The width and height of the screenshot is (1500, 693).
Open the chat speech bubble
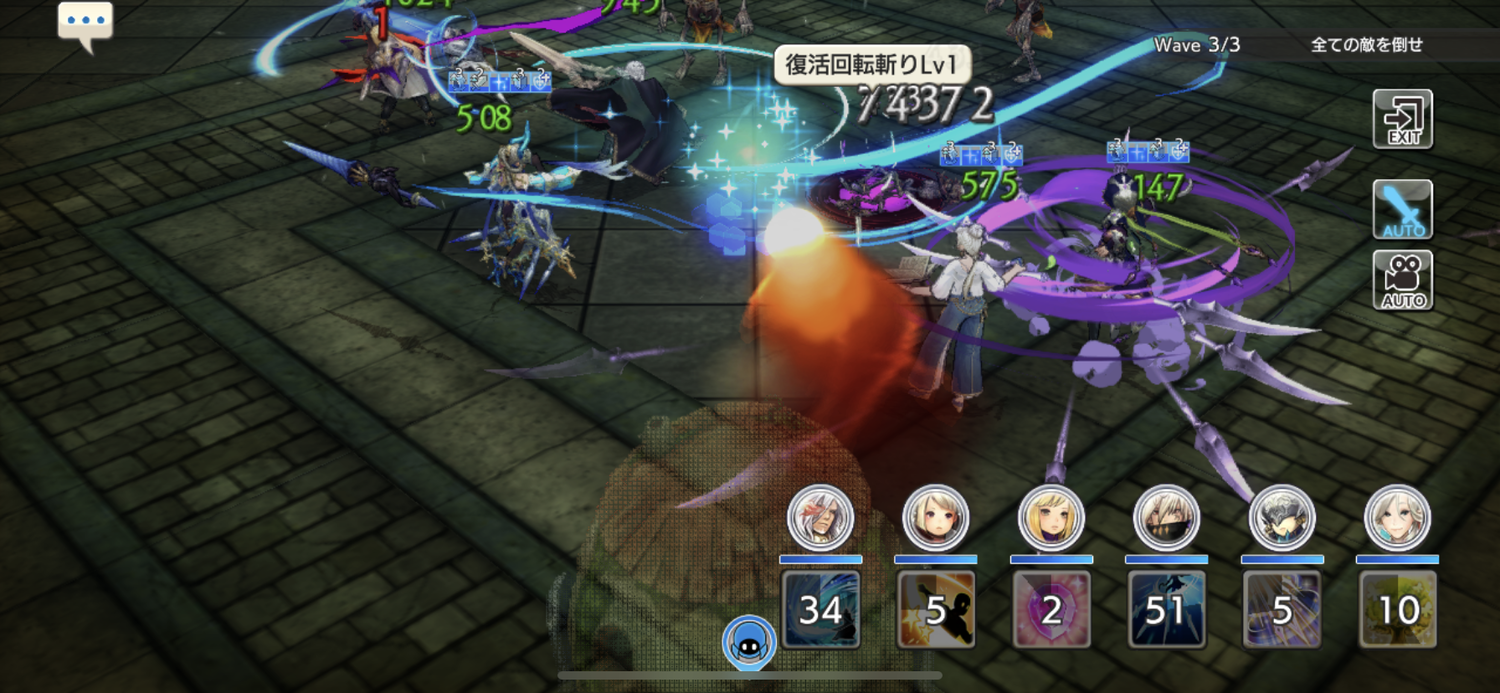click(x=85, y=24)
